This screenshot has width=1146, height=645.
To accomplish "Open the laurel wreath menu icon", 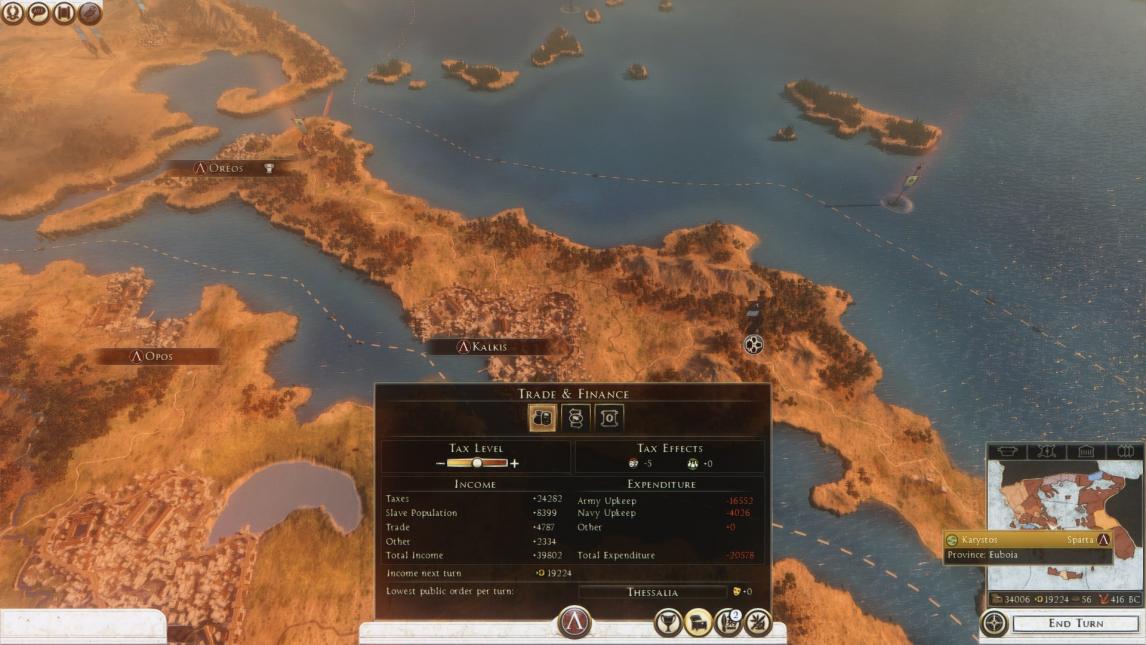I will (14, 13).
